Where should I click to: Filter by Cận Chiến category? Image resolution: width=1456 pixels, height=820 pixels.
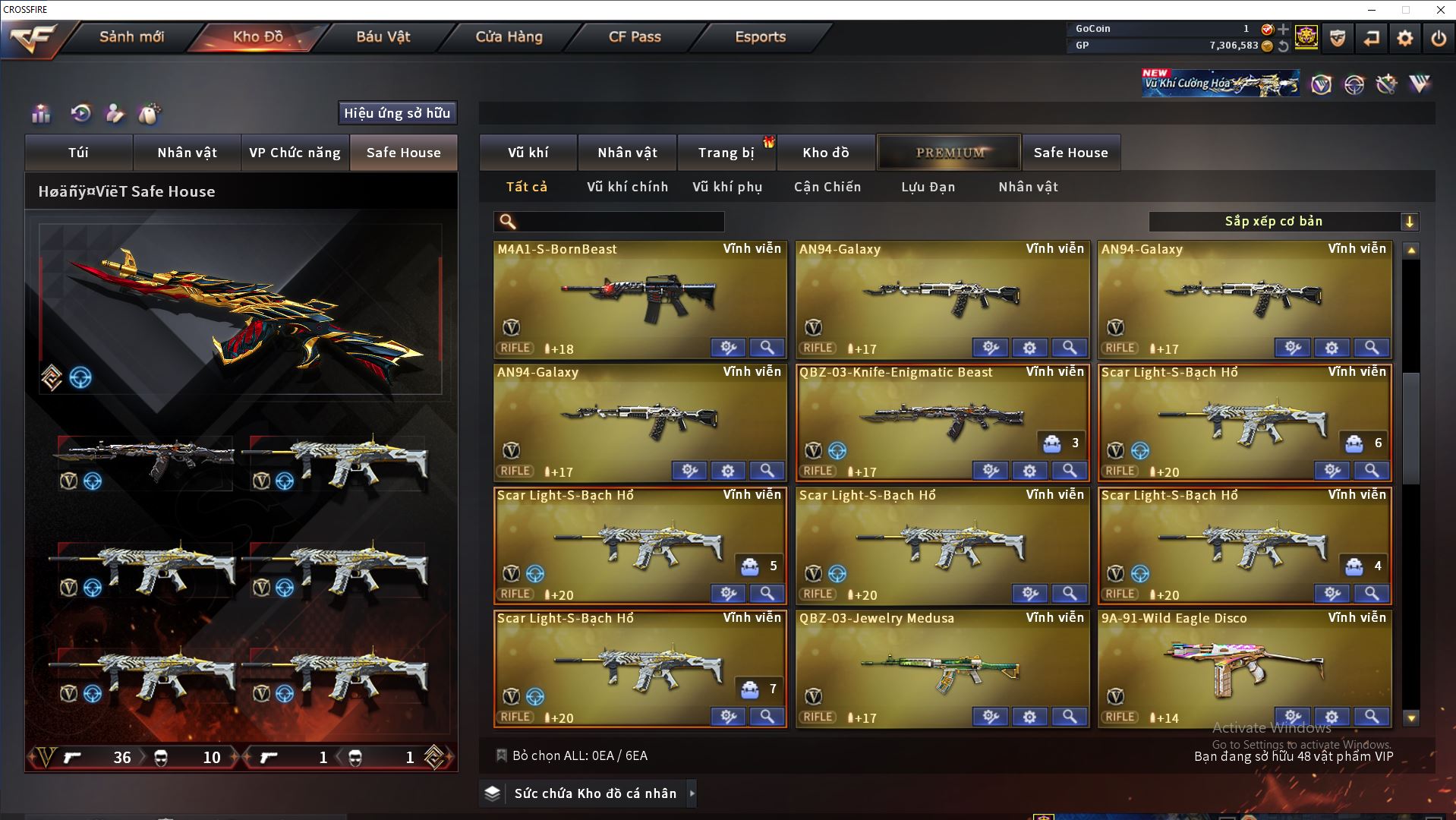827,187
